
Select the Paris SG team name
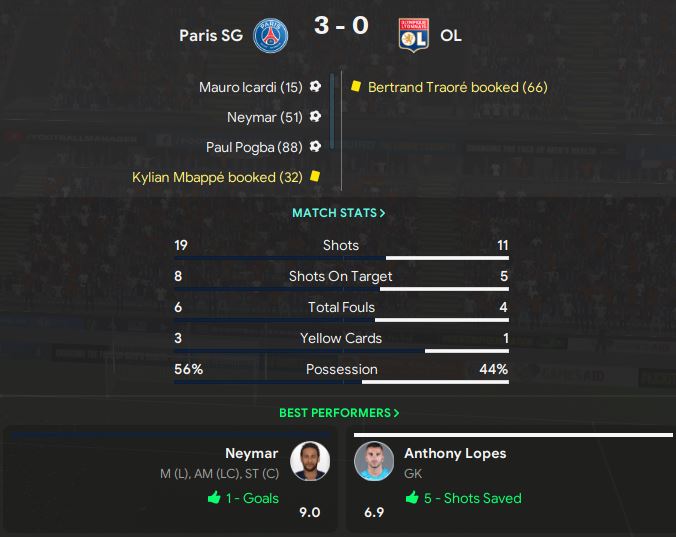212,36
